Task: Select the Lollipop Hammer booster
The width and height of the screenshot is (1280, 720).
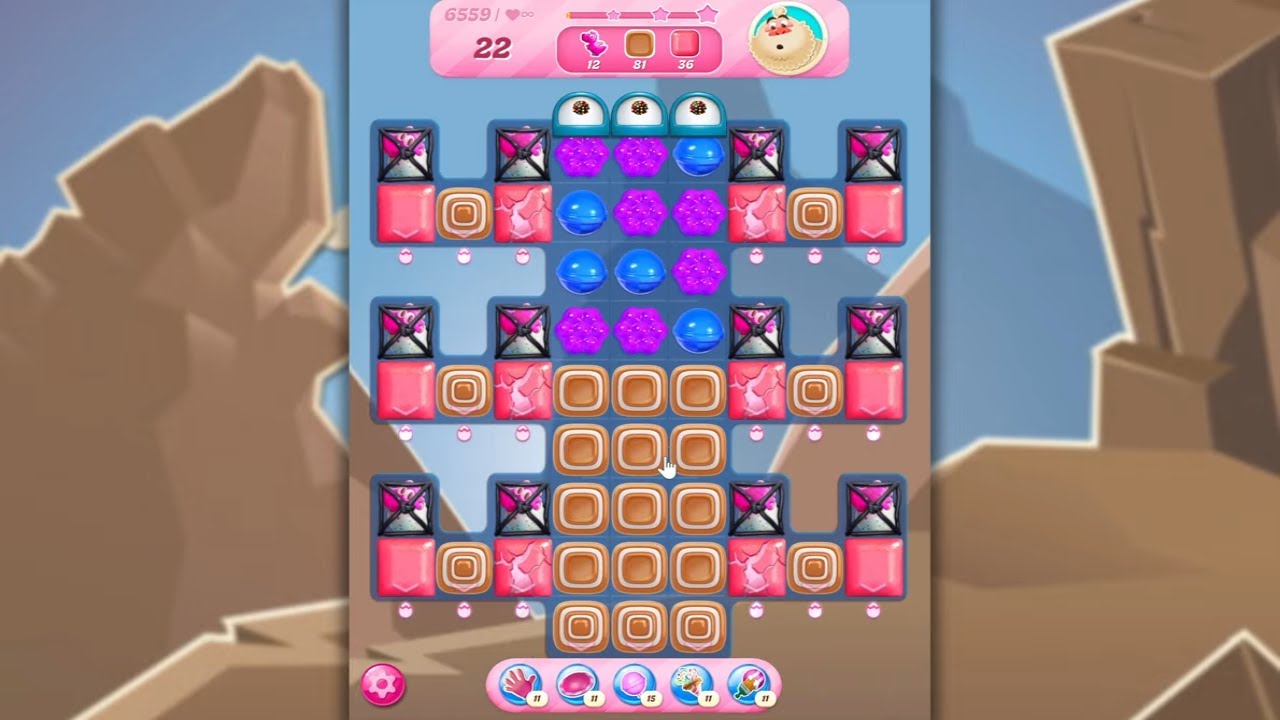Action: [633, 684]
